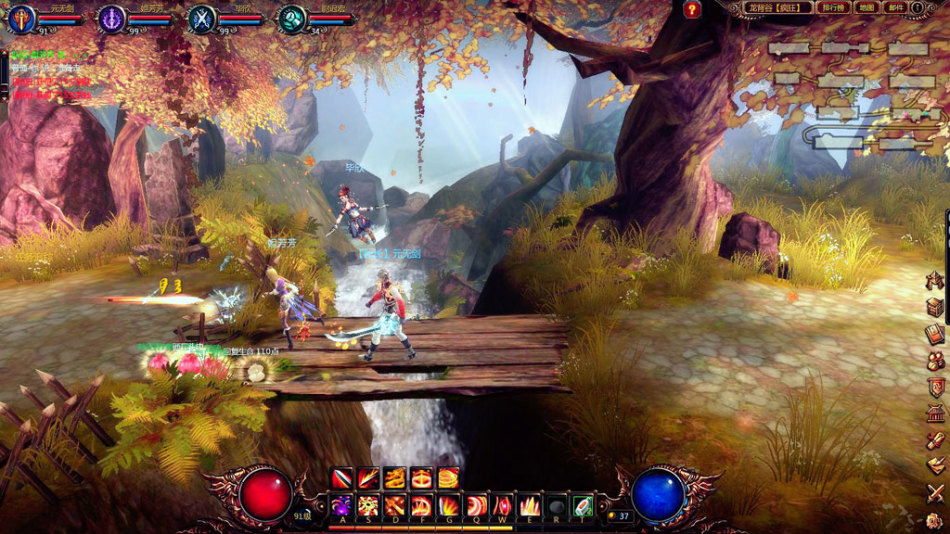Screen dimensions: 950x534
Task: Select the first party member portrait
Action: (22, 17)
